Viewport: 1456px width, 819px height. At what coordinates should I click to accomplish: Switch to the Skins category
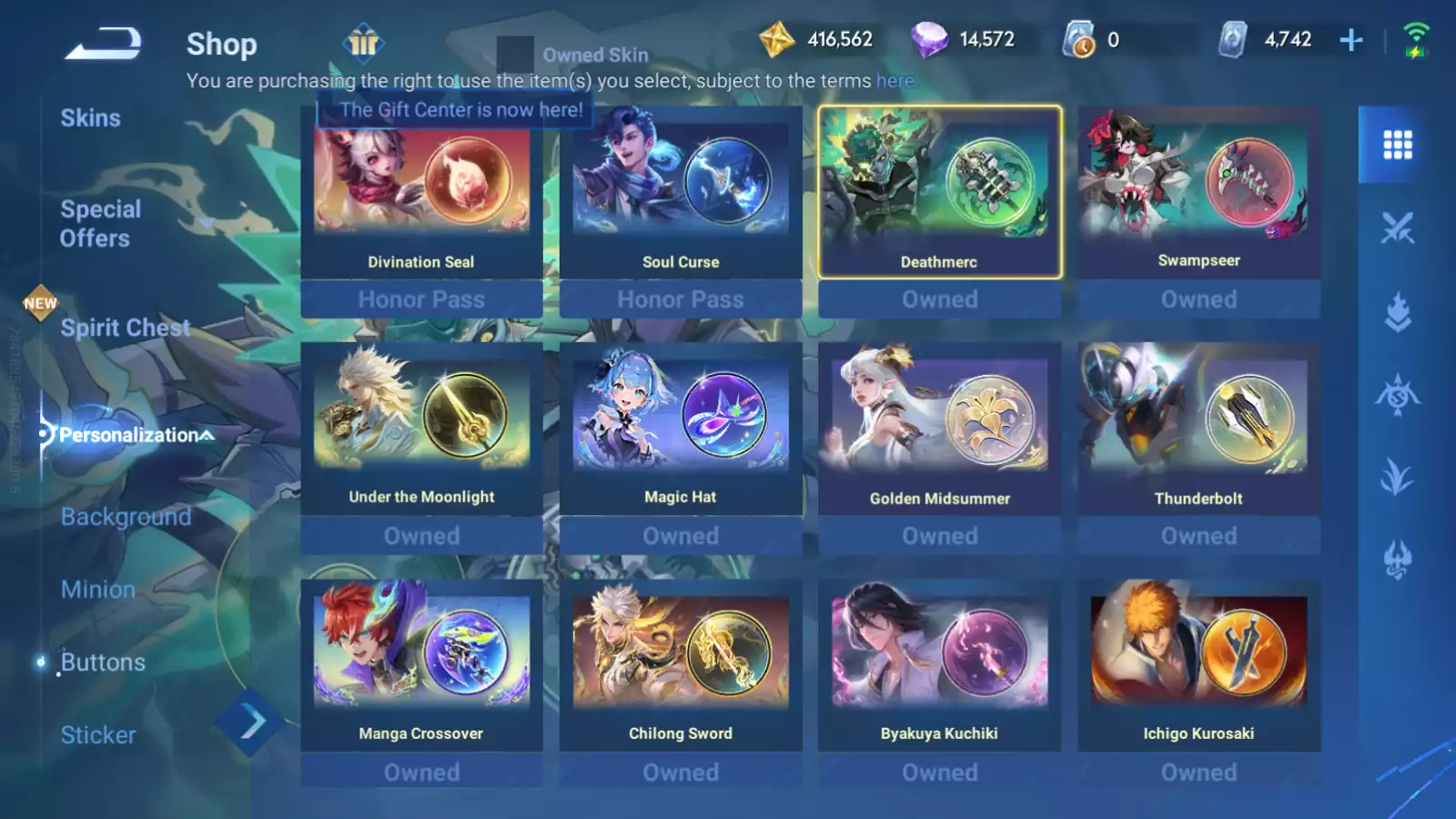click(90, 118)
